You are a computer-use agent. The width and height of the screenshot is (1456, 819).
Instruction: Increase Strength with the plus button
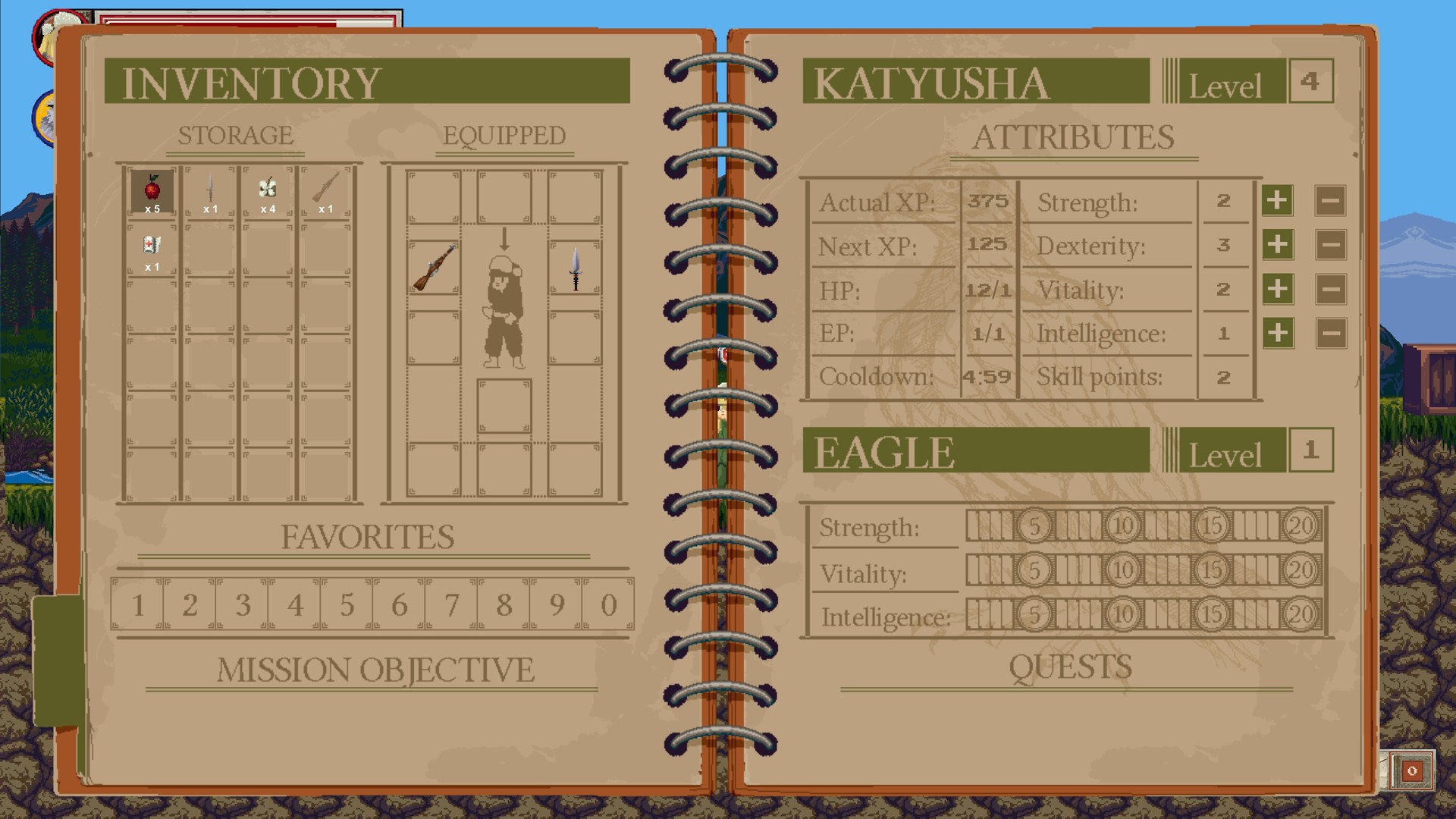coord(1276,202)
